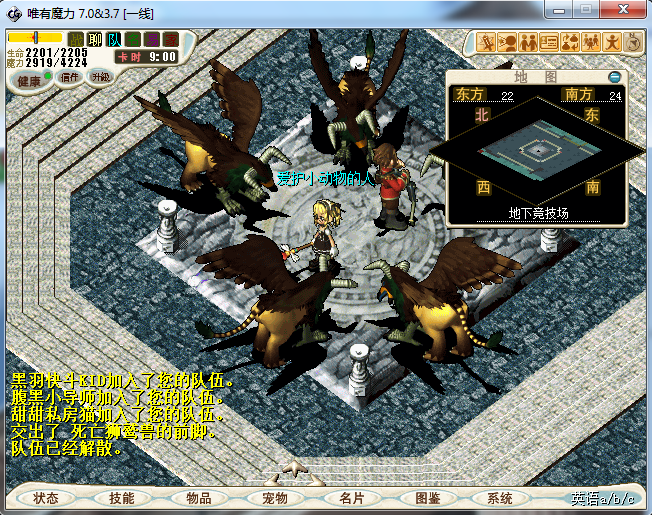The image size is (652, 515).
Task: Toggle the 队 team switch
Action: click(114, 39)
